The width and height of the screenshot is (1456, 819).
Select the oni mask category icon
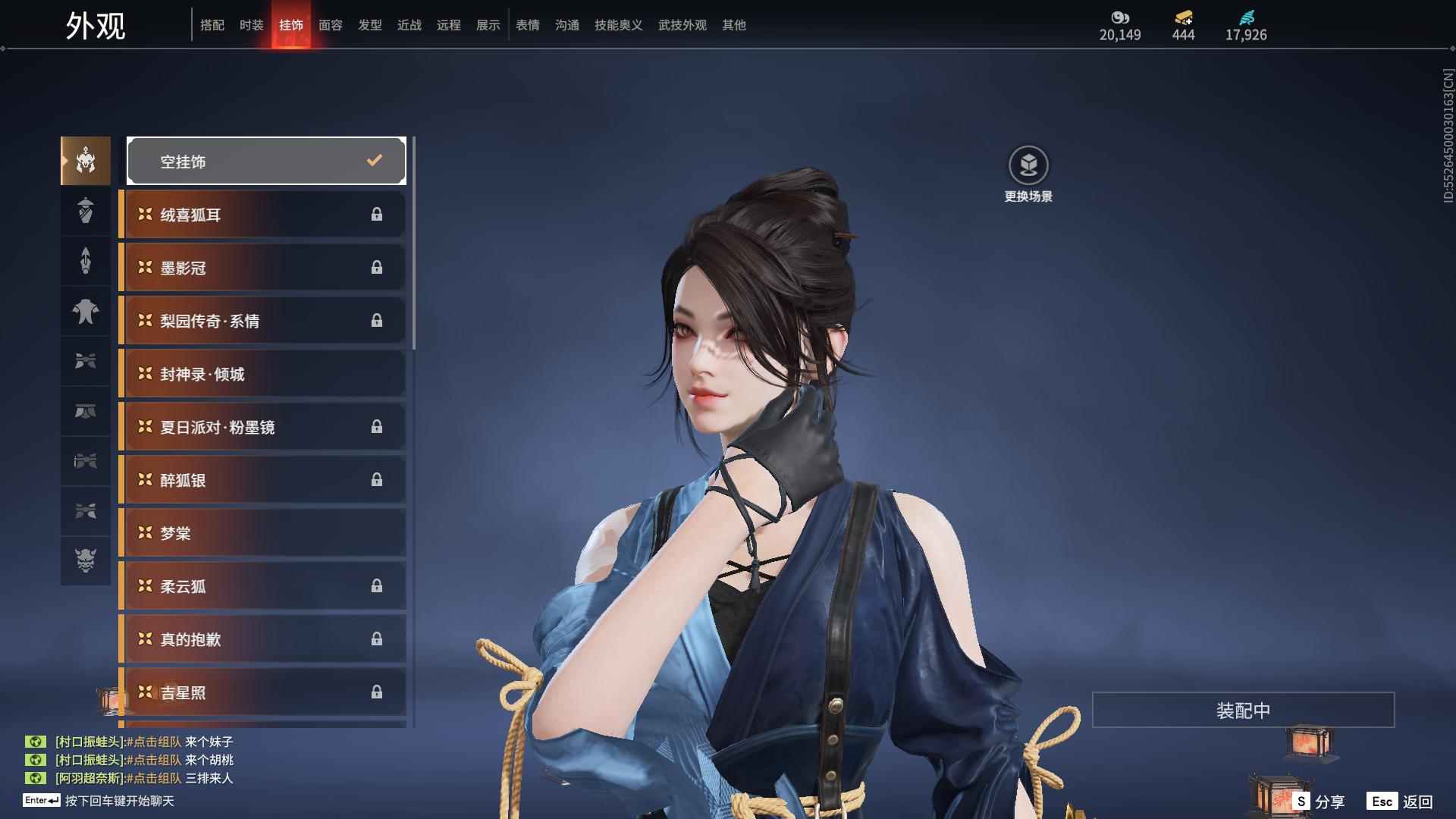click(x=86, y=560)
